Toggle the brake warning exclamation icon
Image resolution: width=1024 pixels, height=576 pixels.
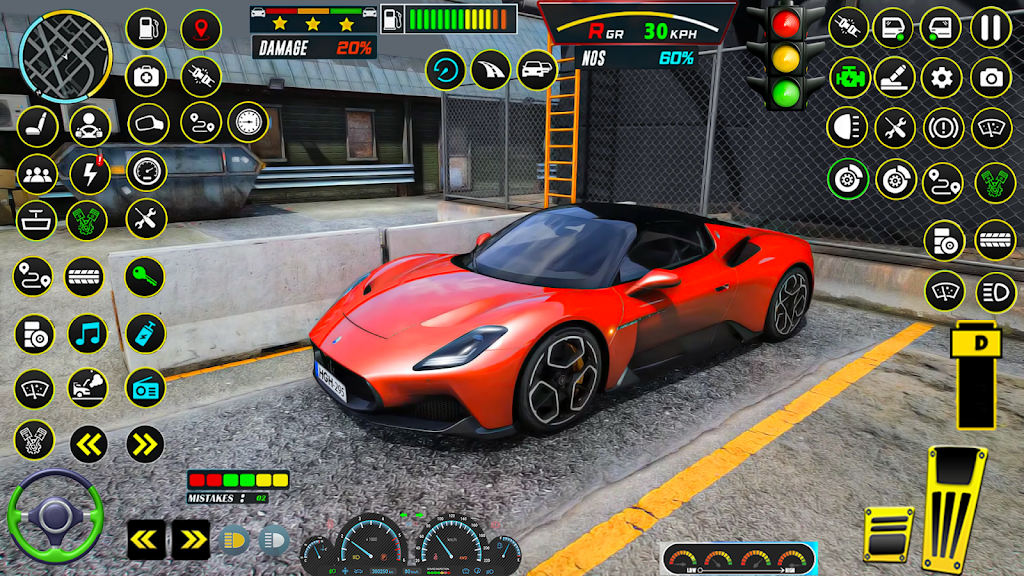[941, 127]
